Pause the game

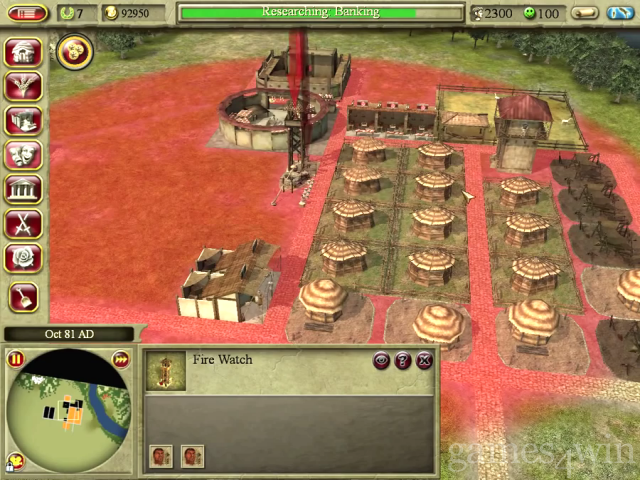[16, 359]
